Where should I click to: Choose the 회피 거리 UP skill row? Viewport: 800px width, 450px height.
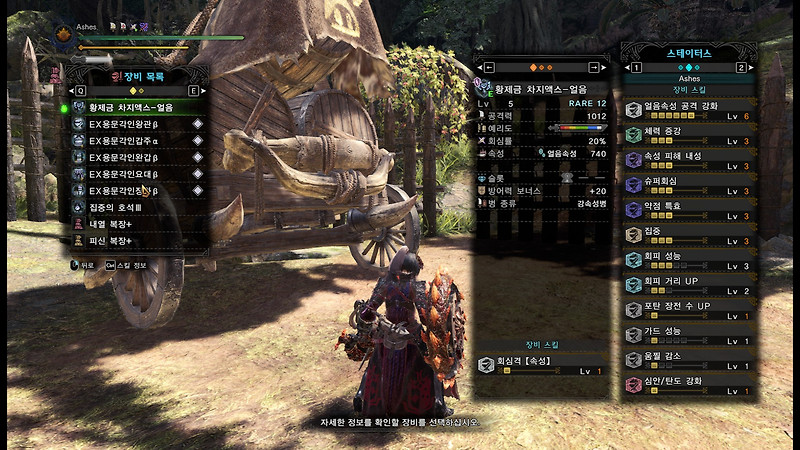point(688,285)
